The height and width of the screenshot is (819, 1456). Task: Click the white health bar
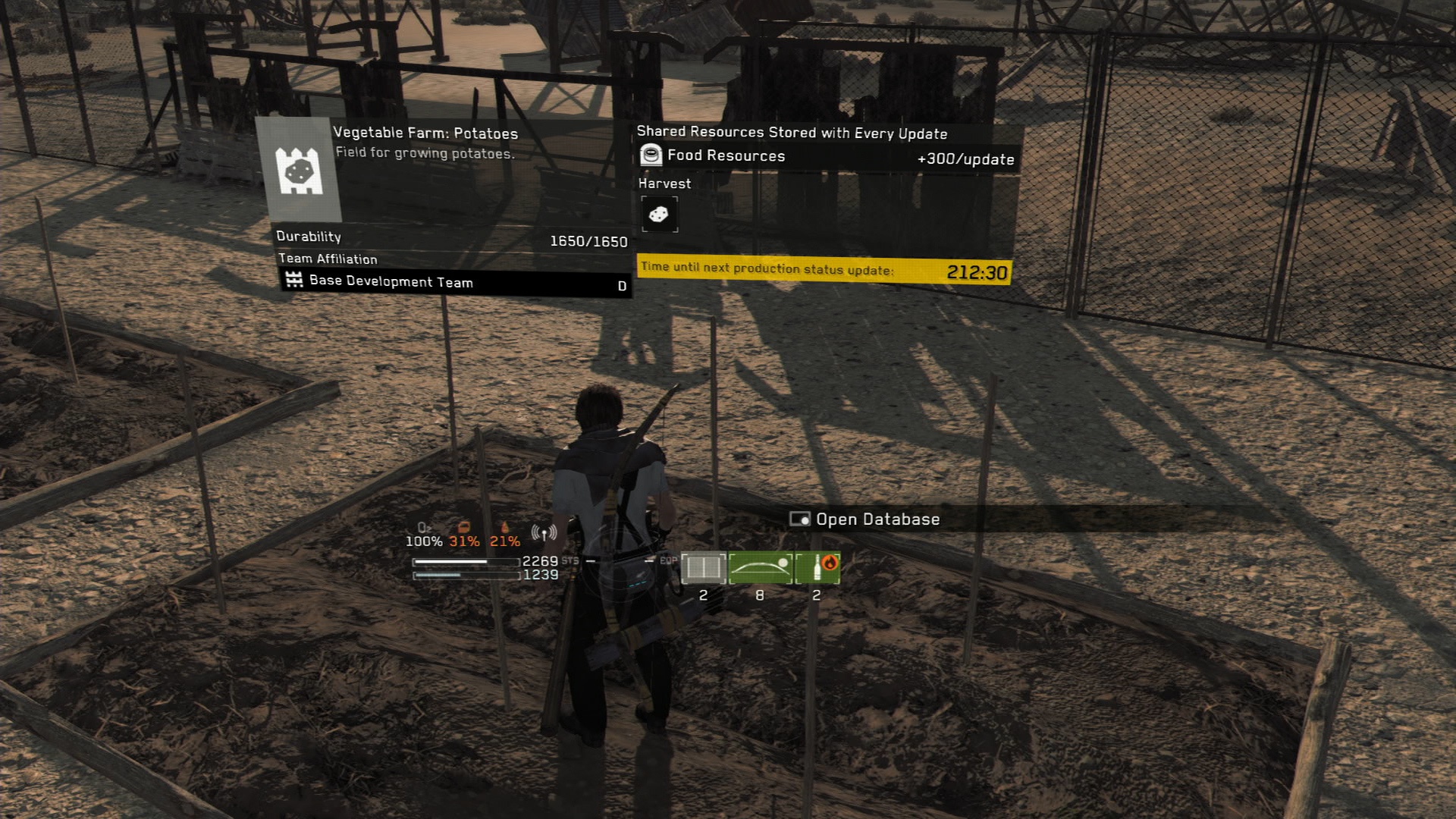(x=465, y=562)
